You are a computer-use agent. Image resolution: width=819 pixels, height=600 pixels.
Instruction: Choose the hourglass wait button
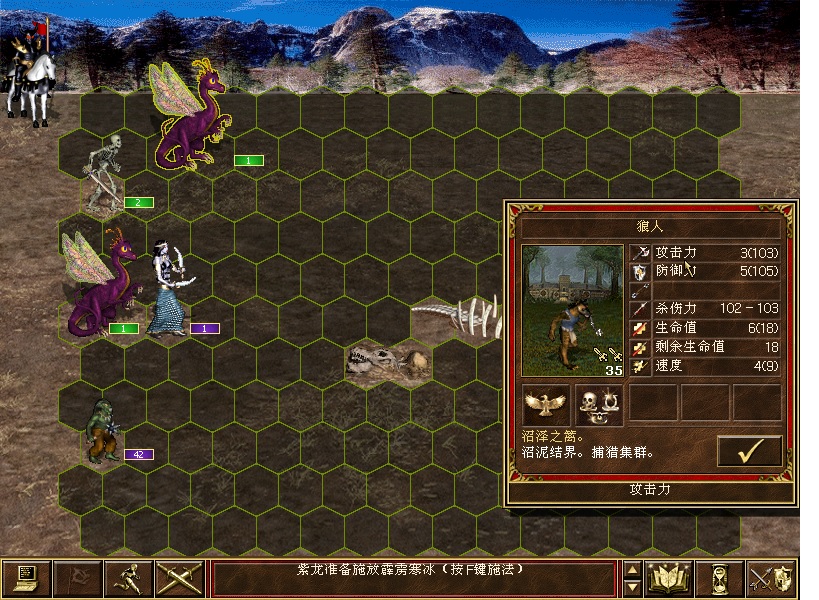[x=720, y=578]
